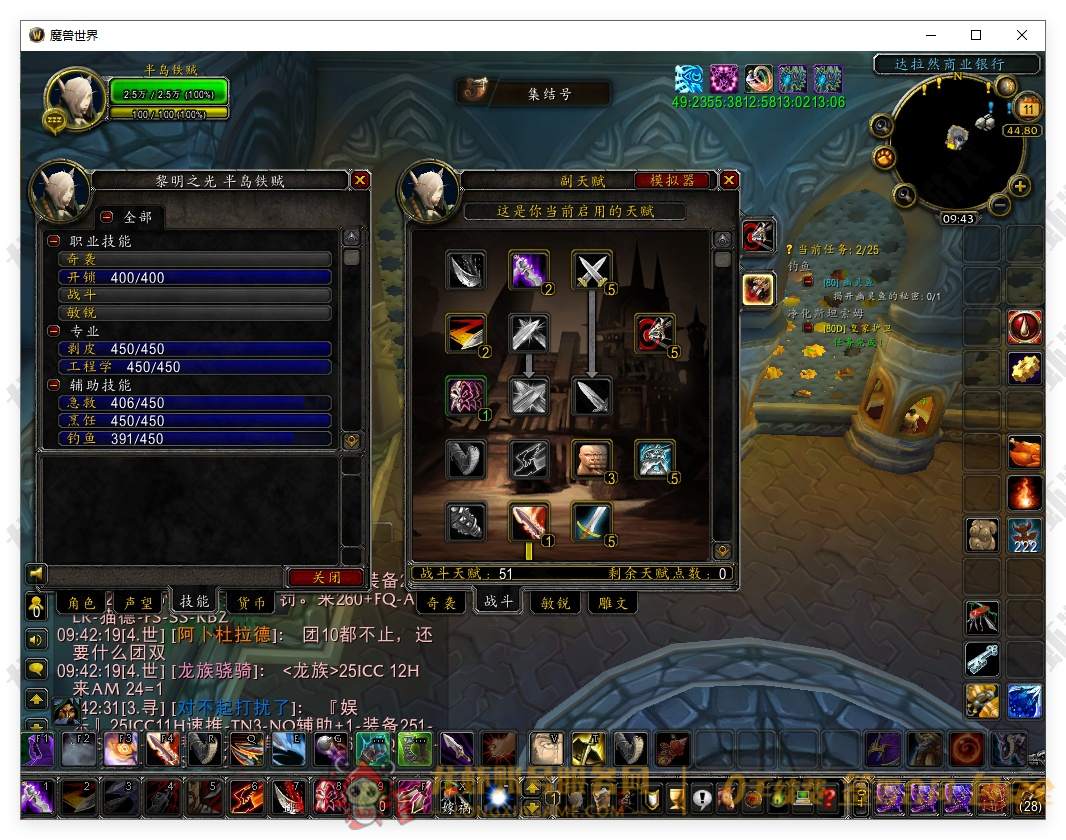Open the 声望 reputation tab
This screenshot has width=1066, height=840.
138,602
